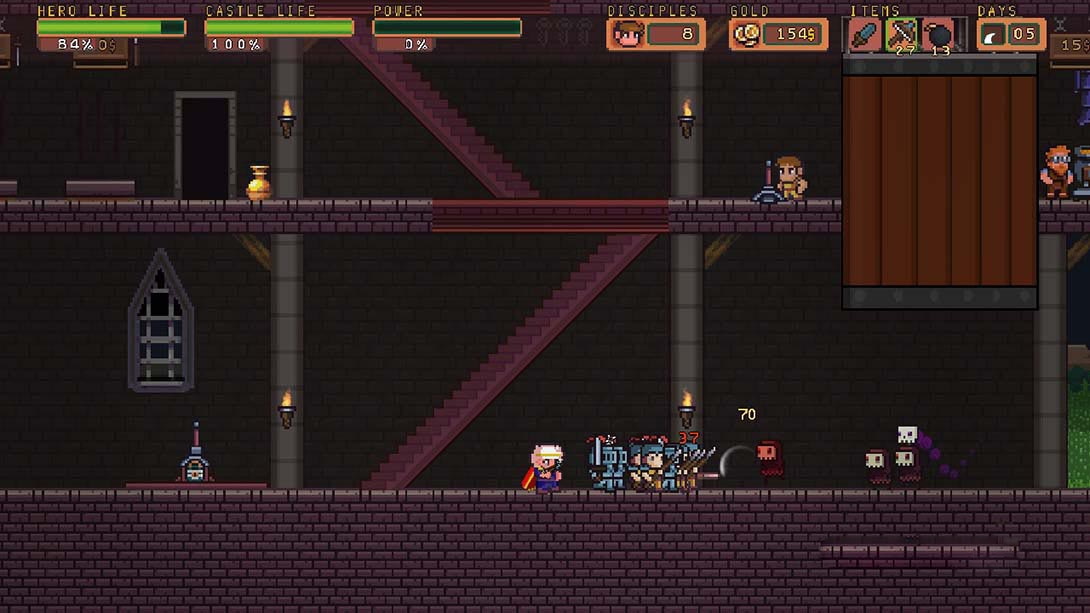Click the gold coins icon
The height and width of the screenshot is (613, 1090).
tap(747, 35)
